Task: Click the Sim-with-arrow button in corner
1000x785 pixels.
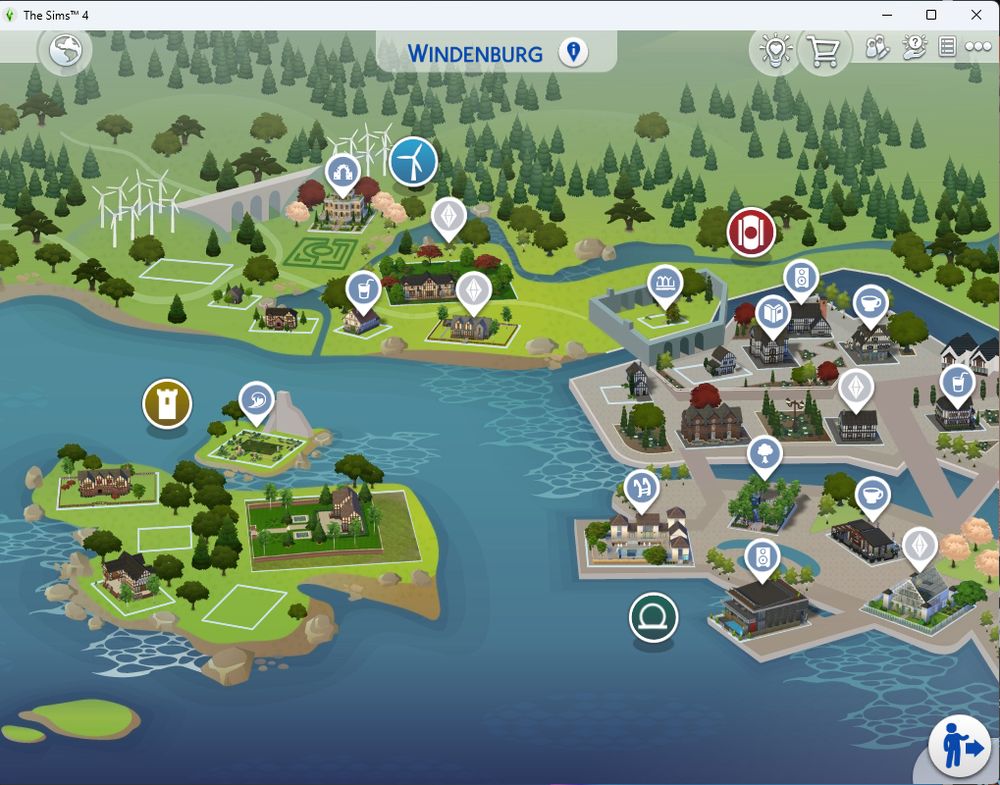Action: click(x=959, y=746)
